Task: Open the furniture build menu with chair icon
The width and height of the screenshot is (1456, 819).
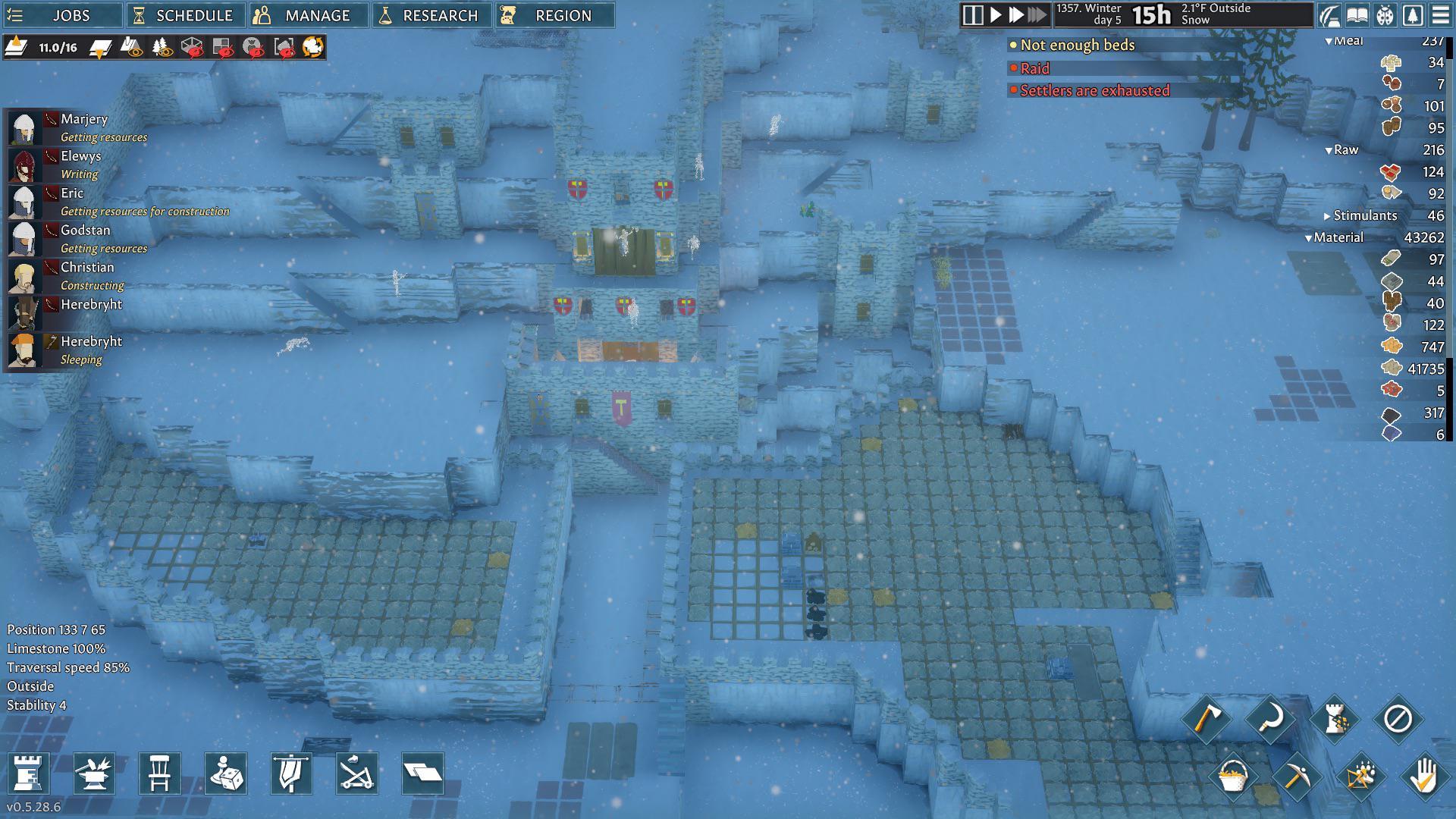Action: point(159,773)
